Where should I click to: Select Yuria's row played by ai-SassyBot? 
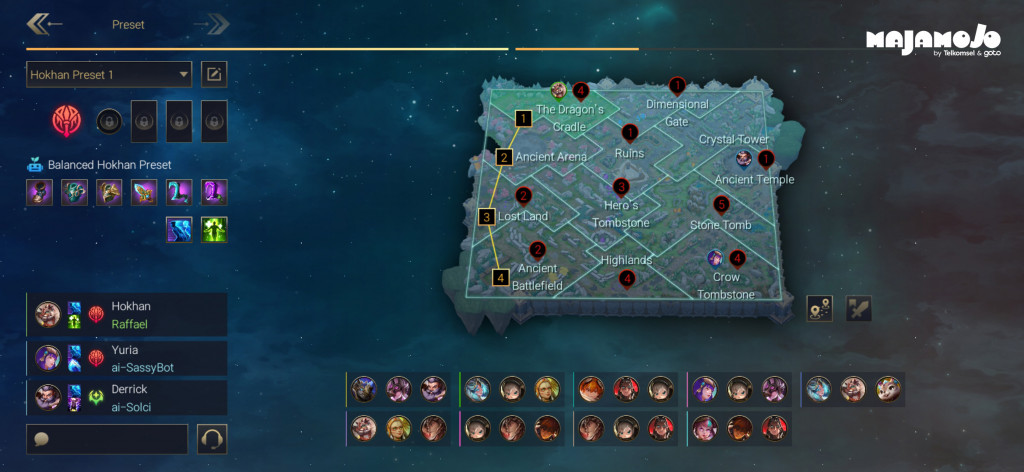[128, 359]
